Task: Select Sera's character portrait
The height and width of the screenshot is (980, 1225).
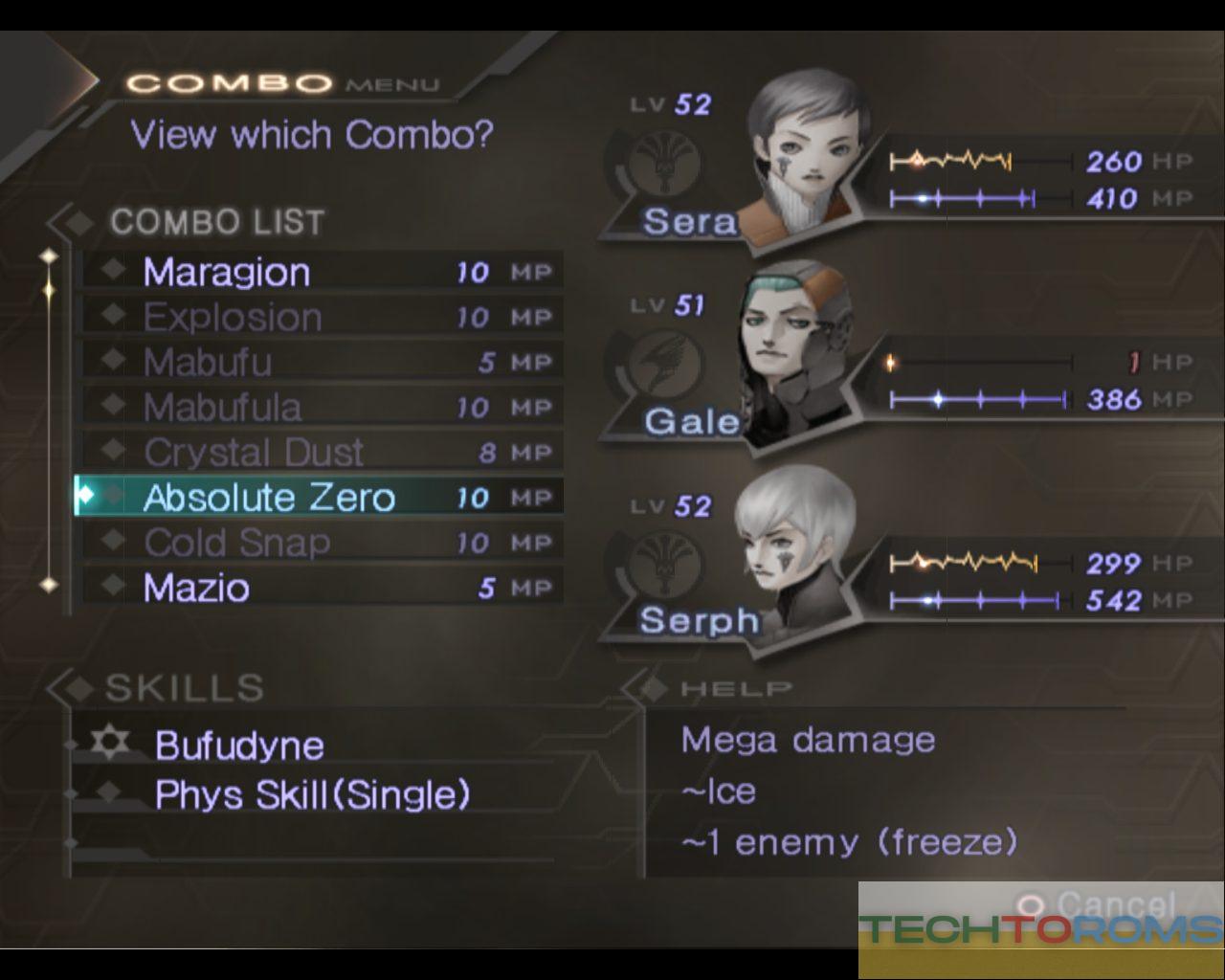Action: pos(802,153)
